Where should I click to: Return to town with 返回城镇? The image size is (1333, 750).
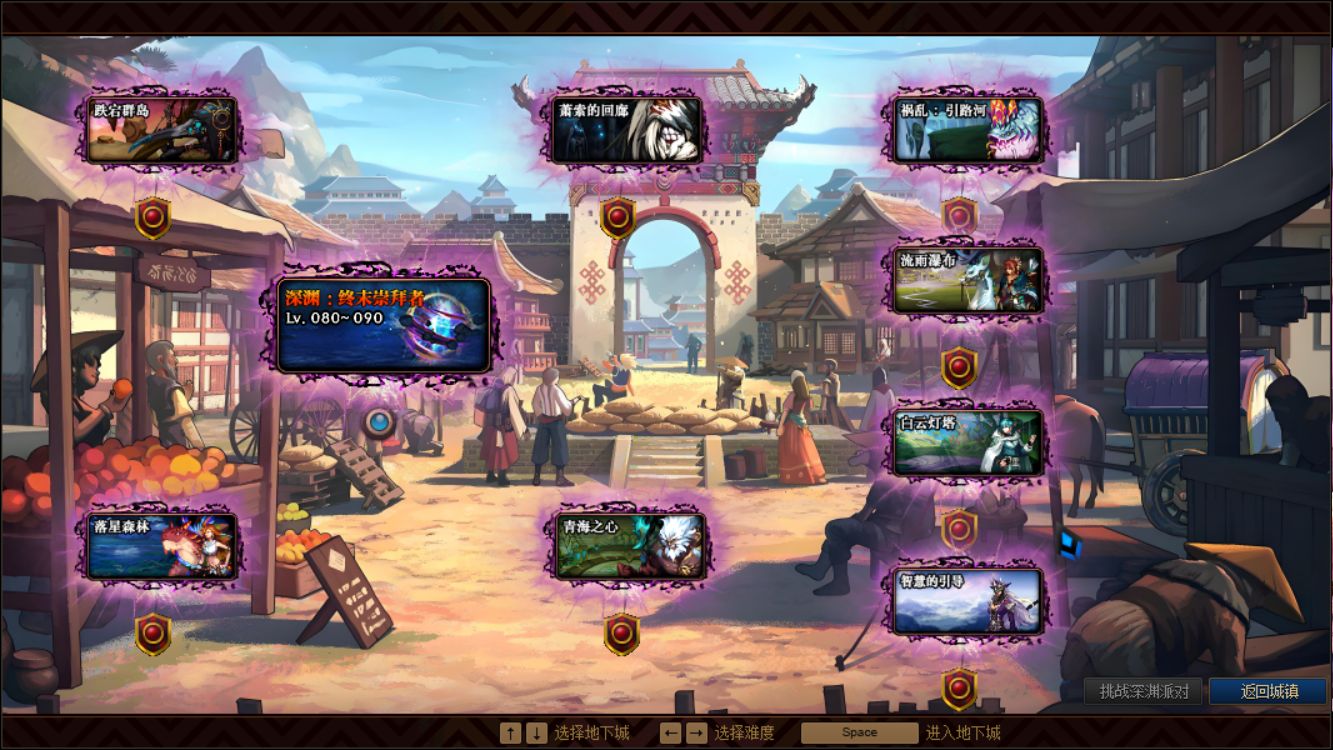pos(1268,691)
